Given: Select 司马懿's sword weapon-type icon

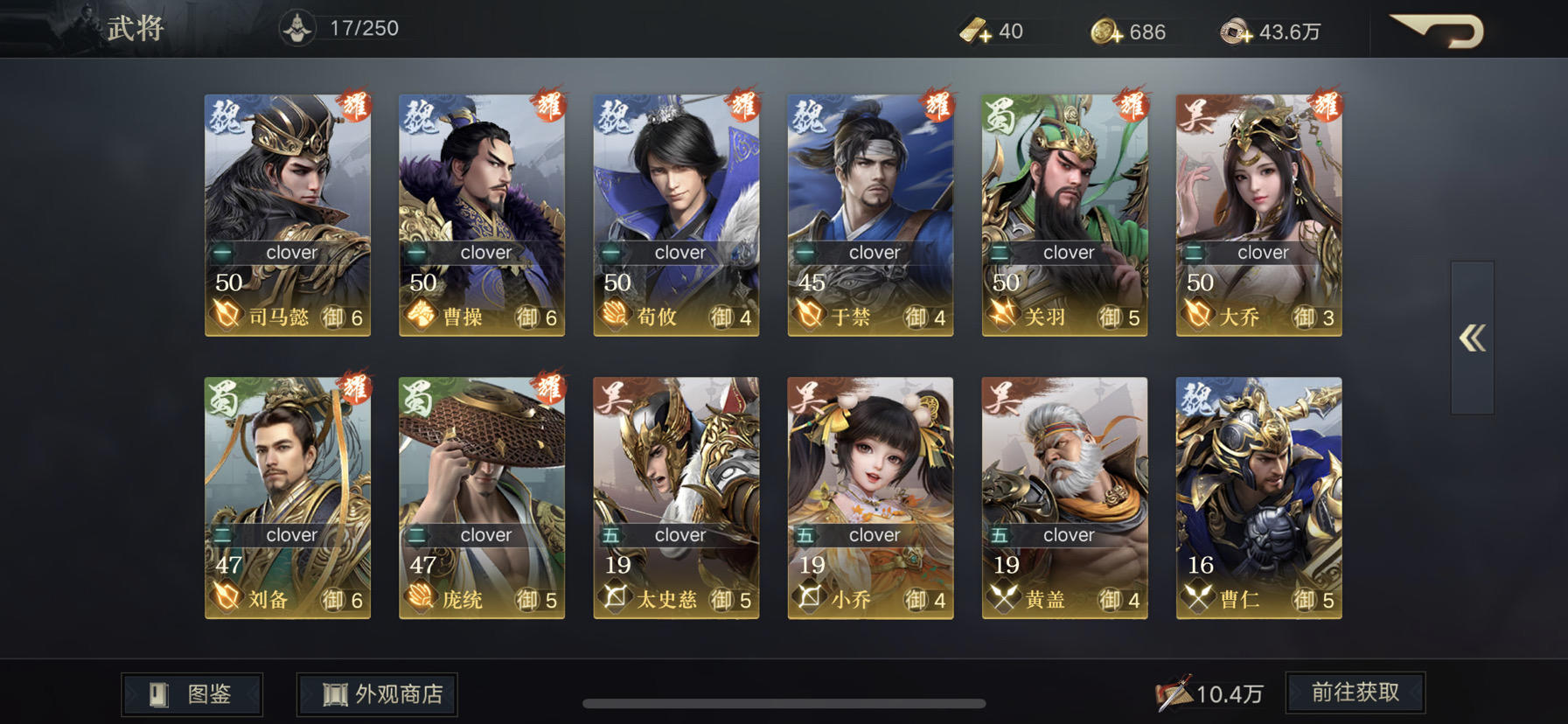Looking at the screenshot, I should [x=226, y=317].
